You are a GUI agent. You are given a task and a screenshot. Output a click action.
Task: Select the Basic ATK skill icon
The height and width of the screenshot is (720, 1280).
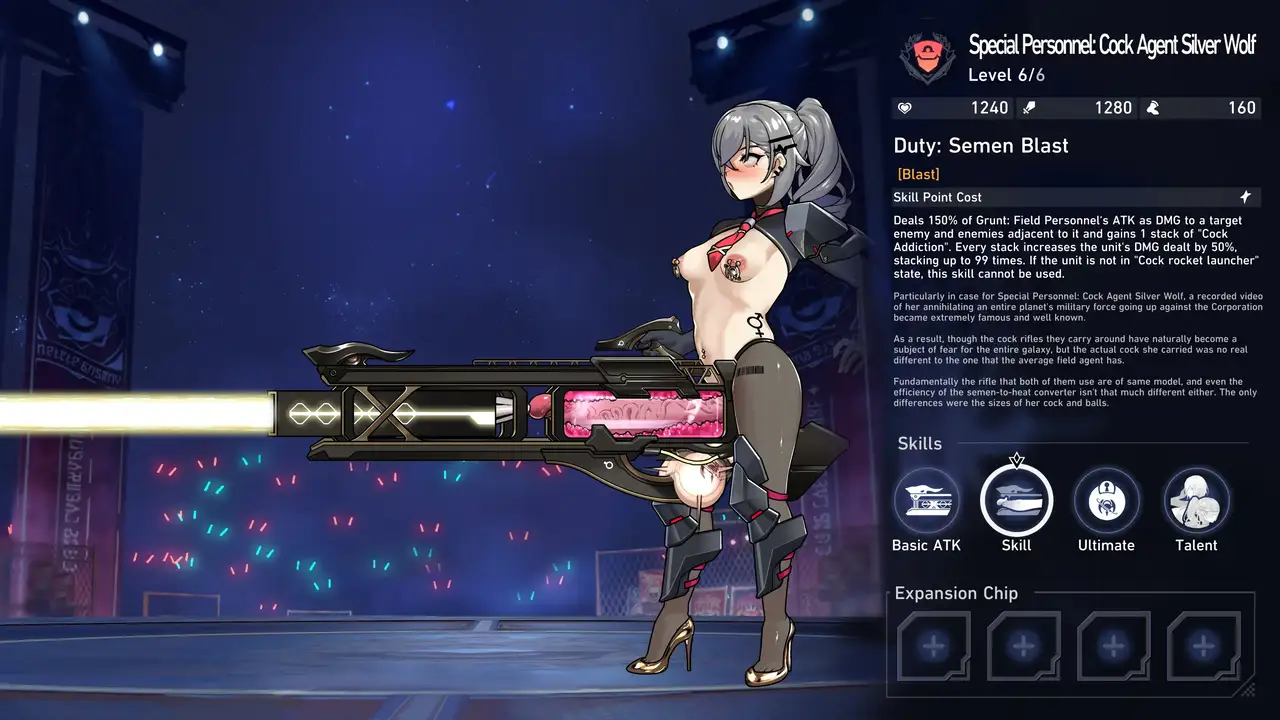(926, 500)
